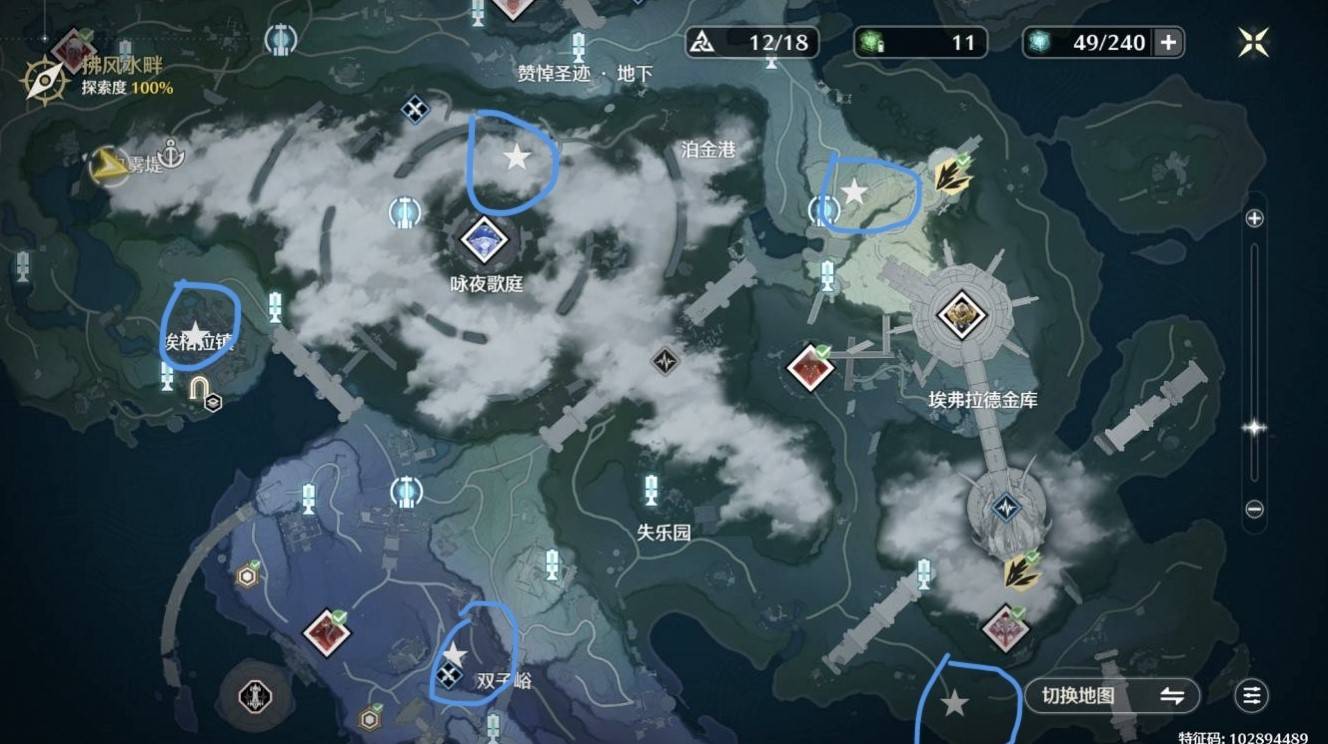Viewport: 1328px width, 744px height.
Task: Select the 埃弗拉德金库 boss marker
Action: pos(962,315)
